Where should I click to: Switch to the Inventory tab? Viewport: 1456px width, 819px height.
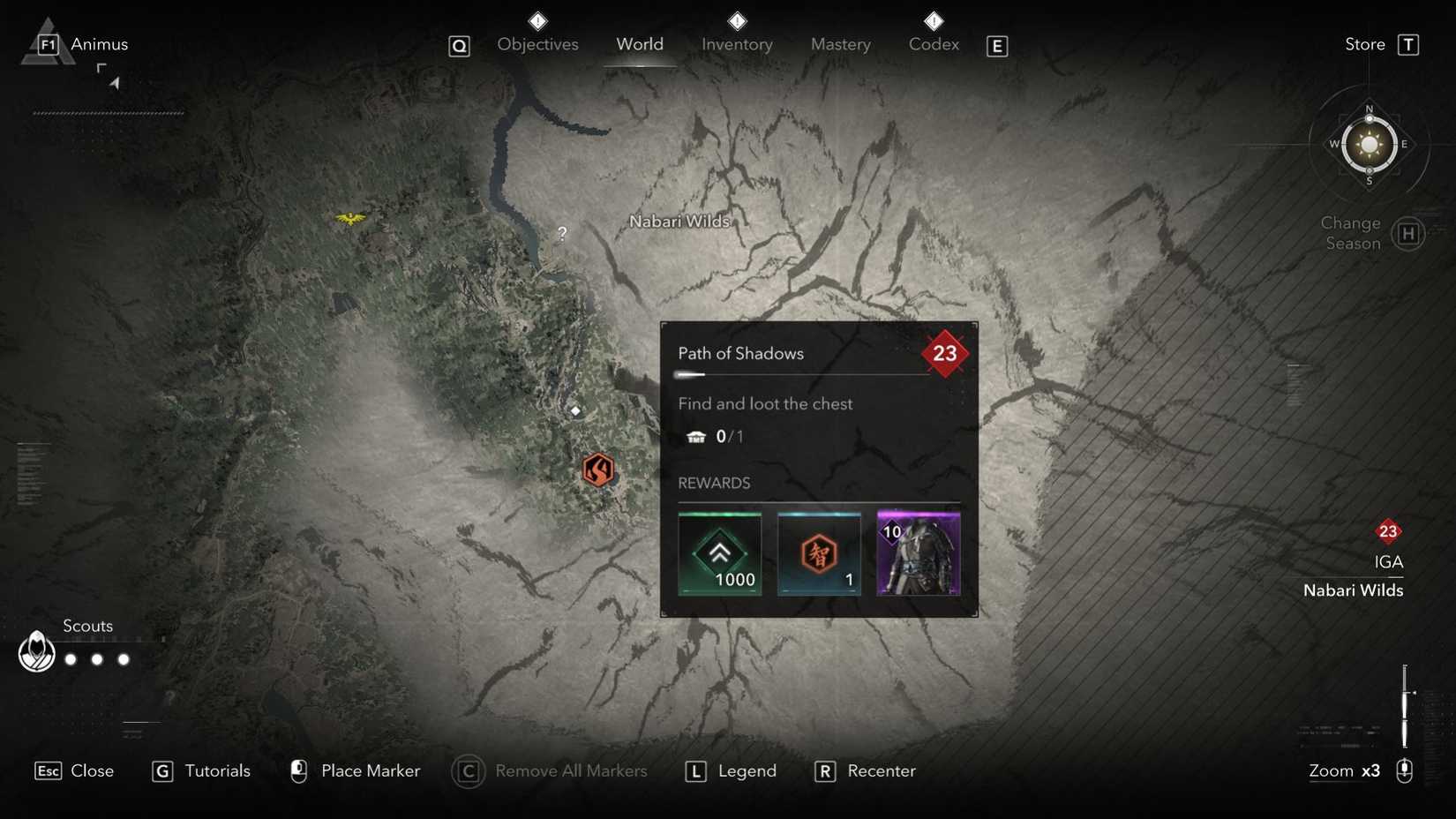[x=736, y=43]
